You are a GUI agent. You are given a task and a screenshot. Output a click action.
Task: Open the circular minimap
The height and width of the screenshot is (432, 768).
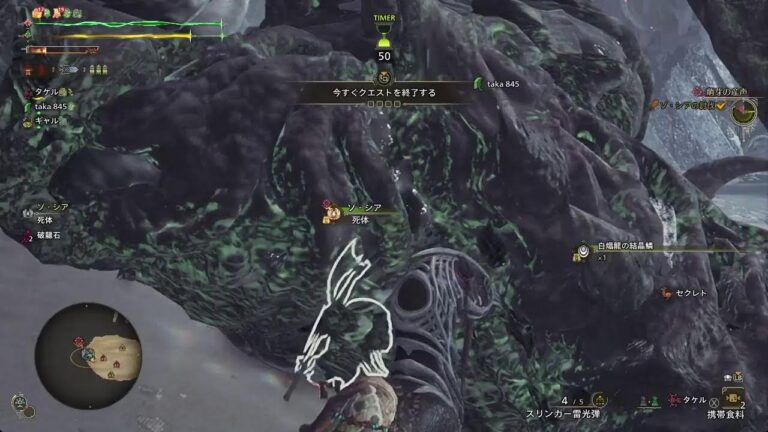point(88,355)
